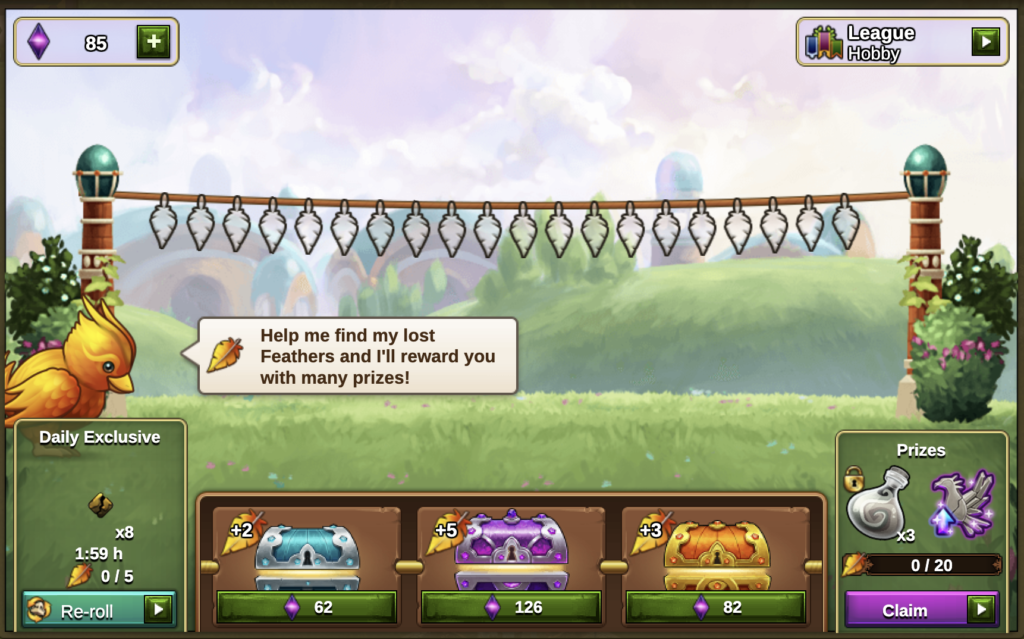The image size is (1024, 639).
Task: Select the silver-blue chest image
Action: [x=307, y=555]
